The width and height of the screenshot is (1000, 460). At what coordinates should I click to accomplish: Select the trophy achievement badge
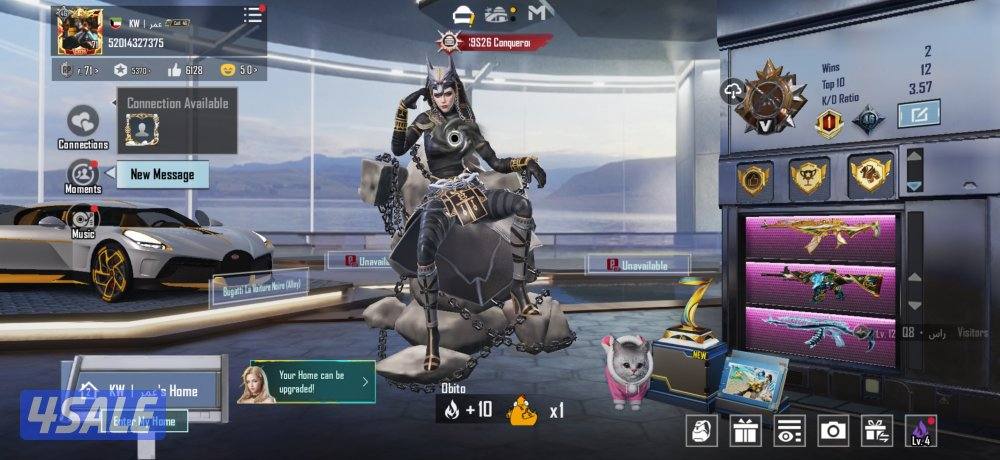coord(809,178)
